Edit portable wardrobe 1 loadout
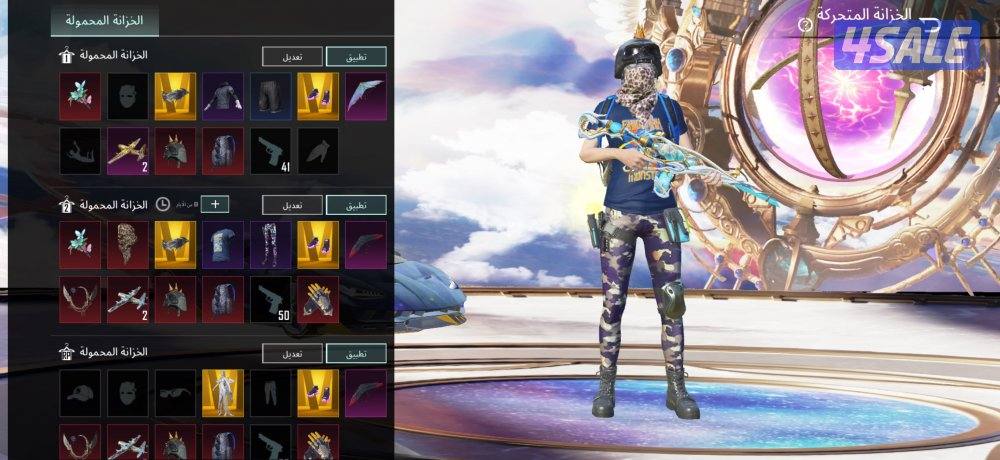This screenshot has height=460, width=1000. (x=292, y=57)
